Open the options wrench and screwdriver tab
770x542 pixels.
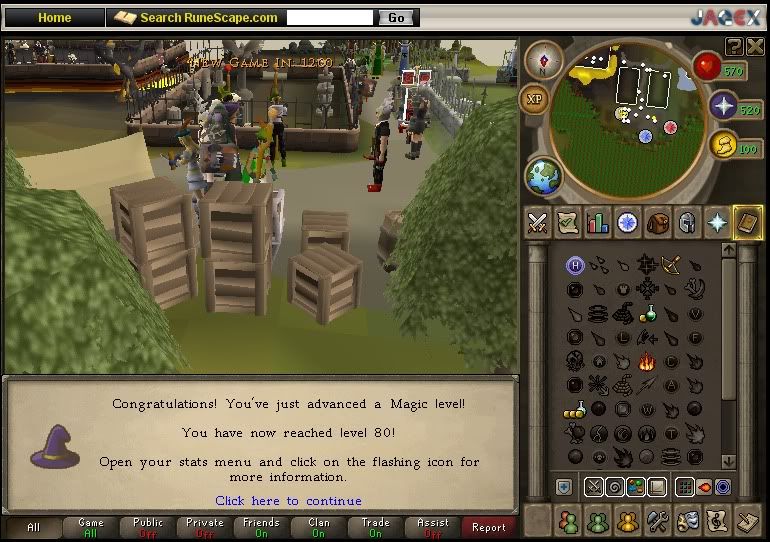click(657, 521)
